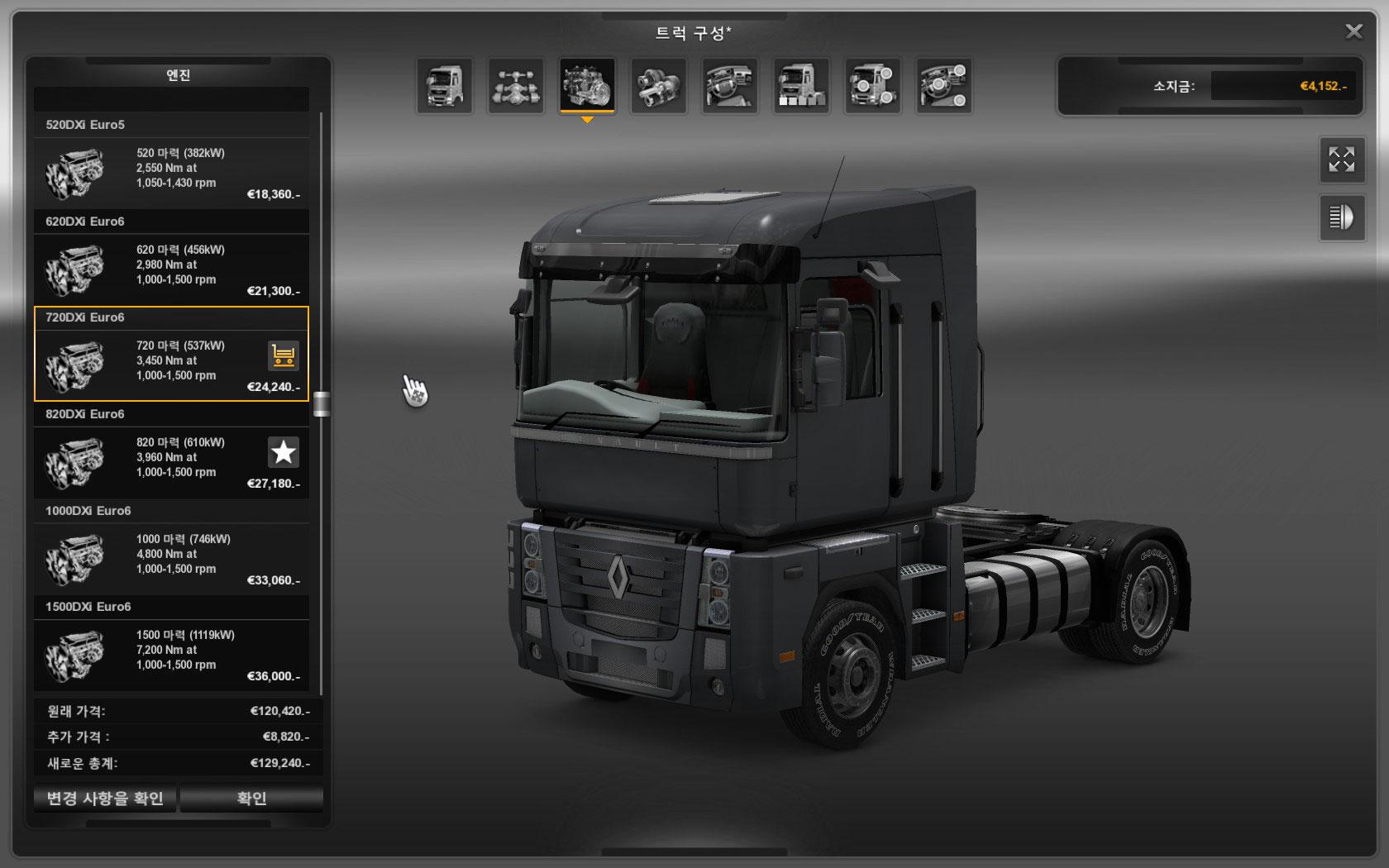Image resolution: width=1389 pixels, height=868 pixels.
Task: Open the transmission gearbox tab
Action: pyautogui.click(x=659, y=85)
